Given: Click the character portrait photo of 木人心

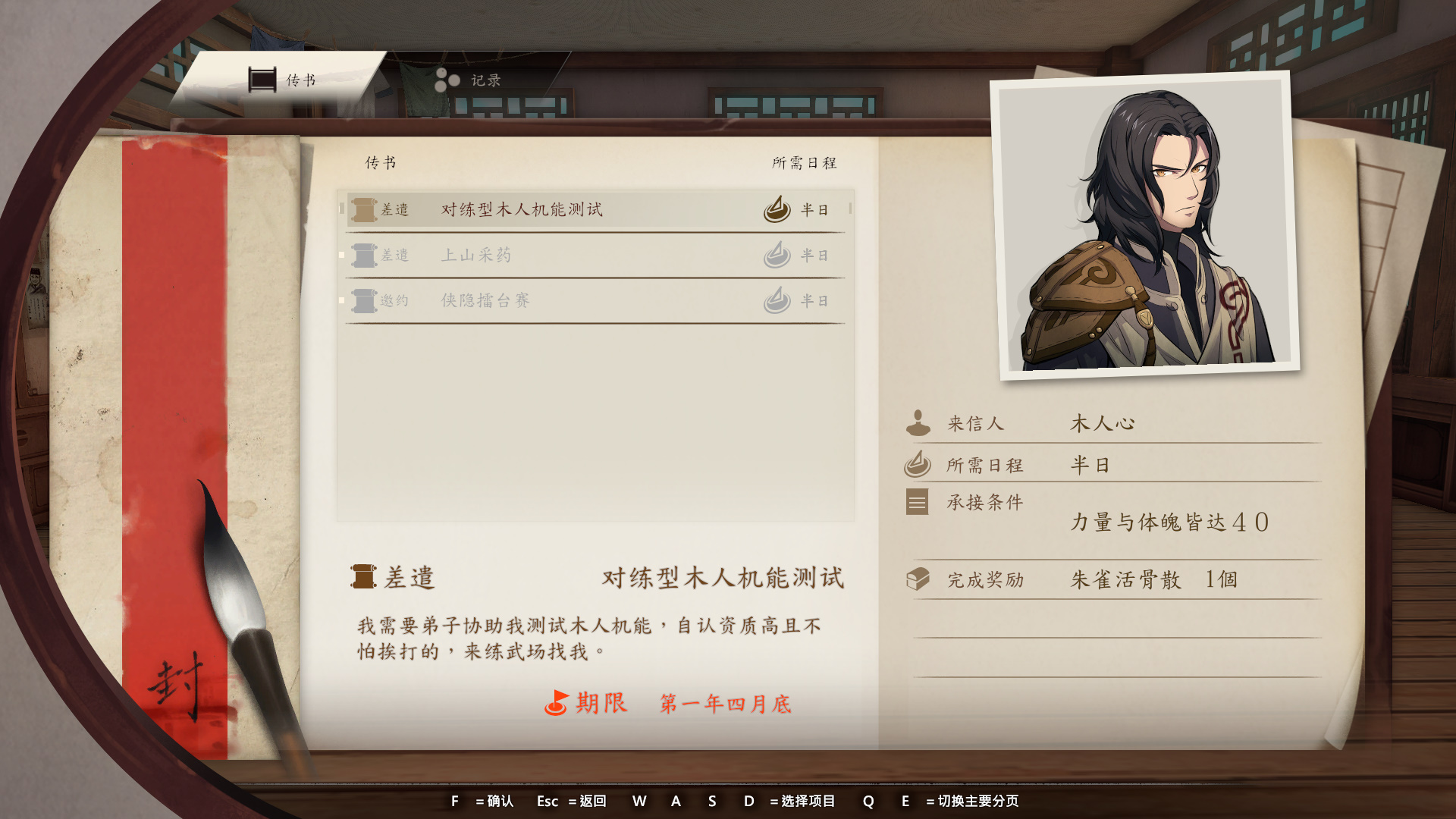Looking at the screenshot, I should point(1142,224).
